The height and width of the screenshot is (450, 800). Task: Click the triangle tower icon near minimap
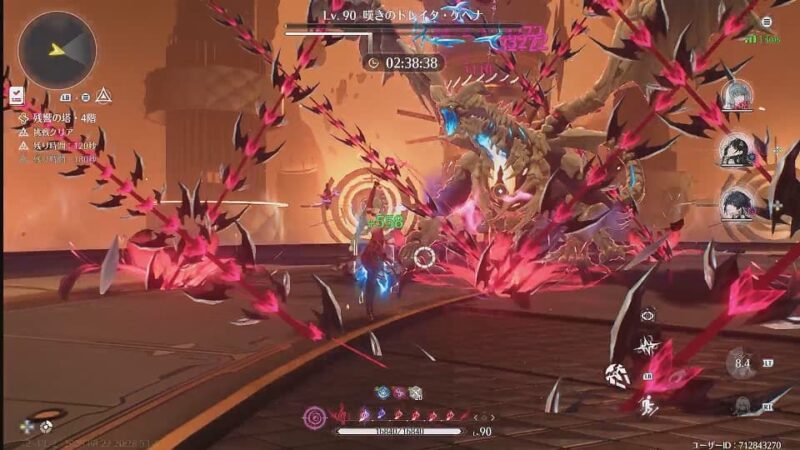(103, 96)
